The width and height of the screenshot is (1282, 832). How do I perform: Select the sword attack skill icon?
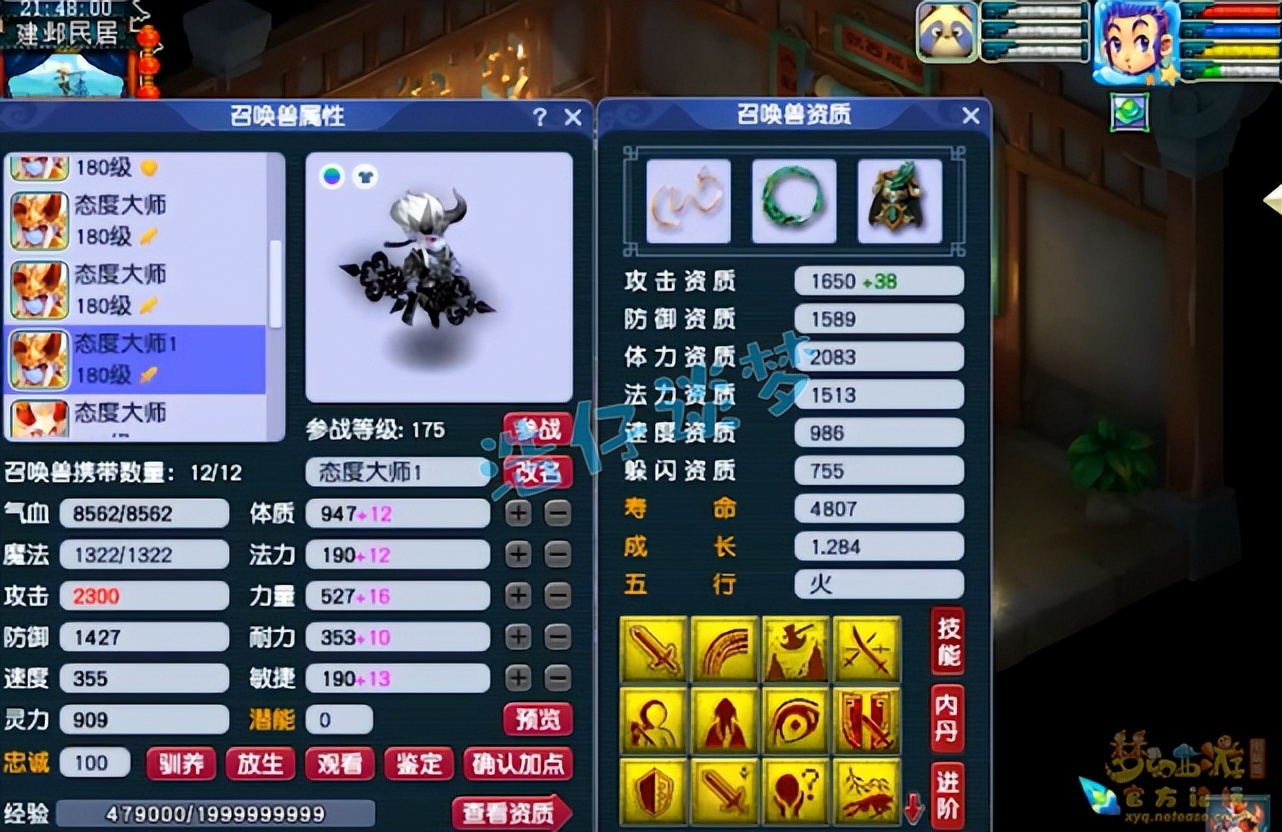click(x=654, y=650)
